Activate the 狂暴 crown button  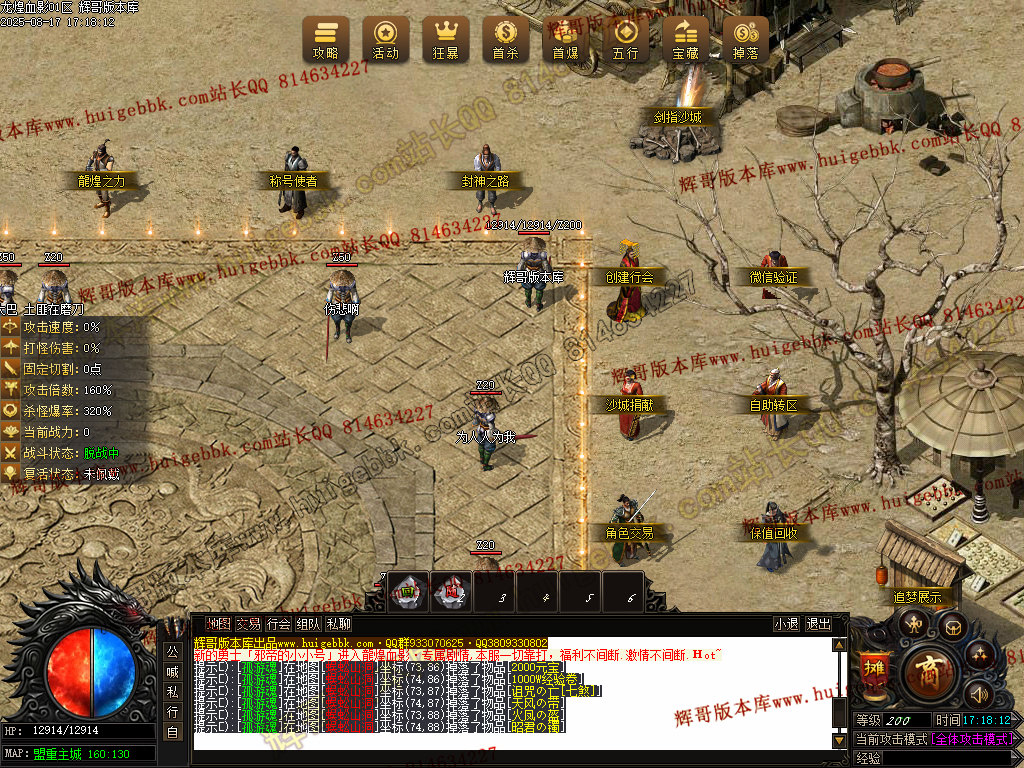tap(446, 40)
